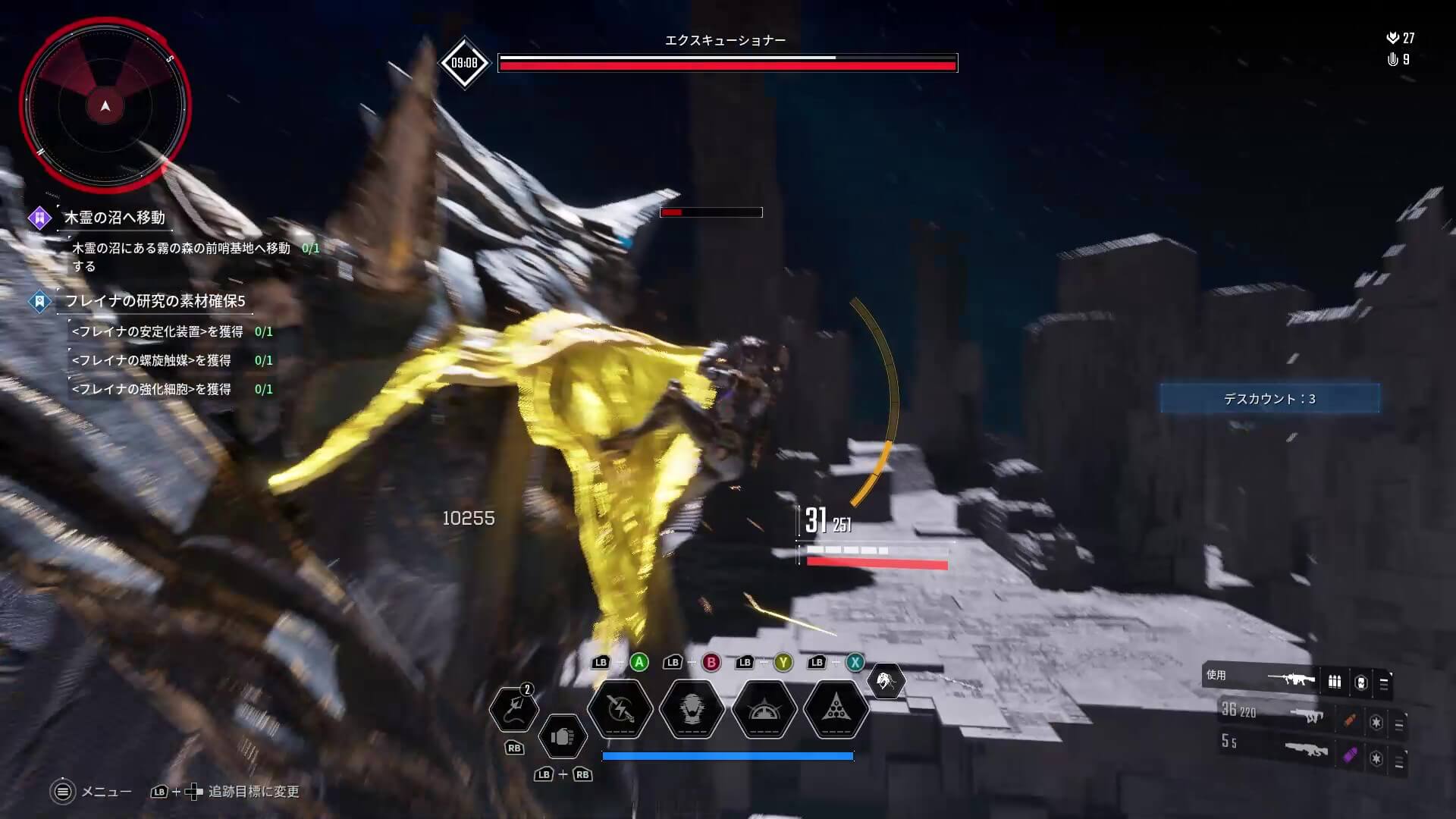Click the bullet magazine ammo icon
The height and width of the screenshot is (819, 1456).
1335,681
